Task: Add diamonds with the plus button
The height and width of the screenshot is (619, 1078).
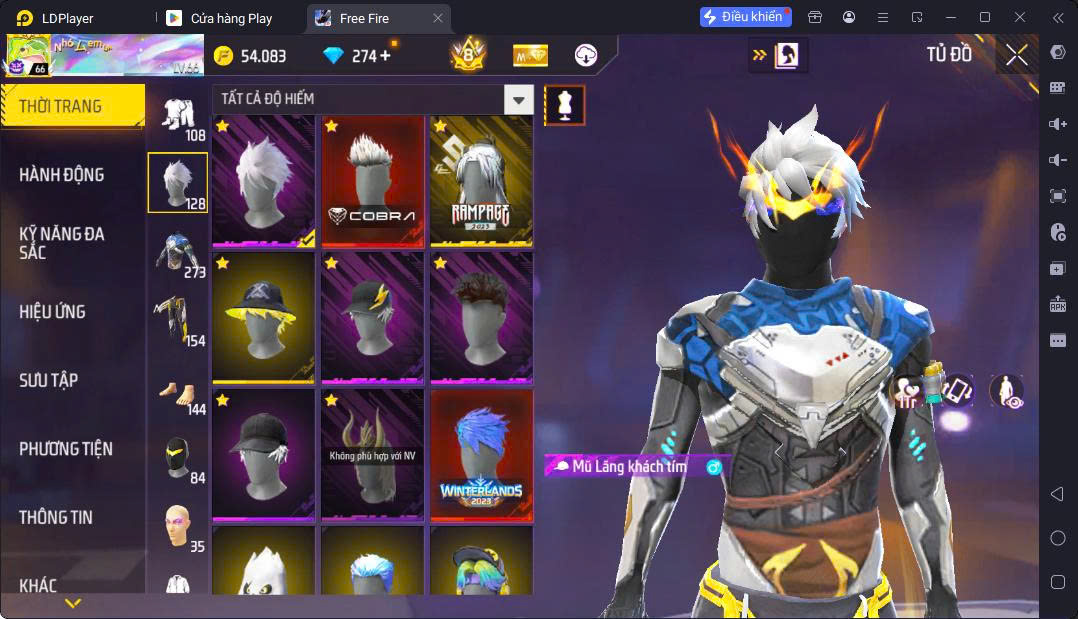Action: pos(385,56)
